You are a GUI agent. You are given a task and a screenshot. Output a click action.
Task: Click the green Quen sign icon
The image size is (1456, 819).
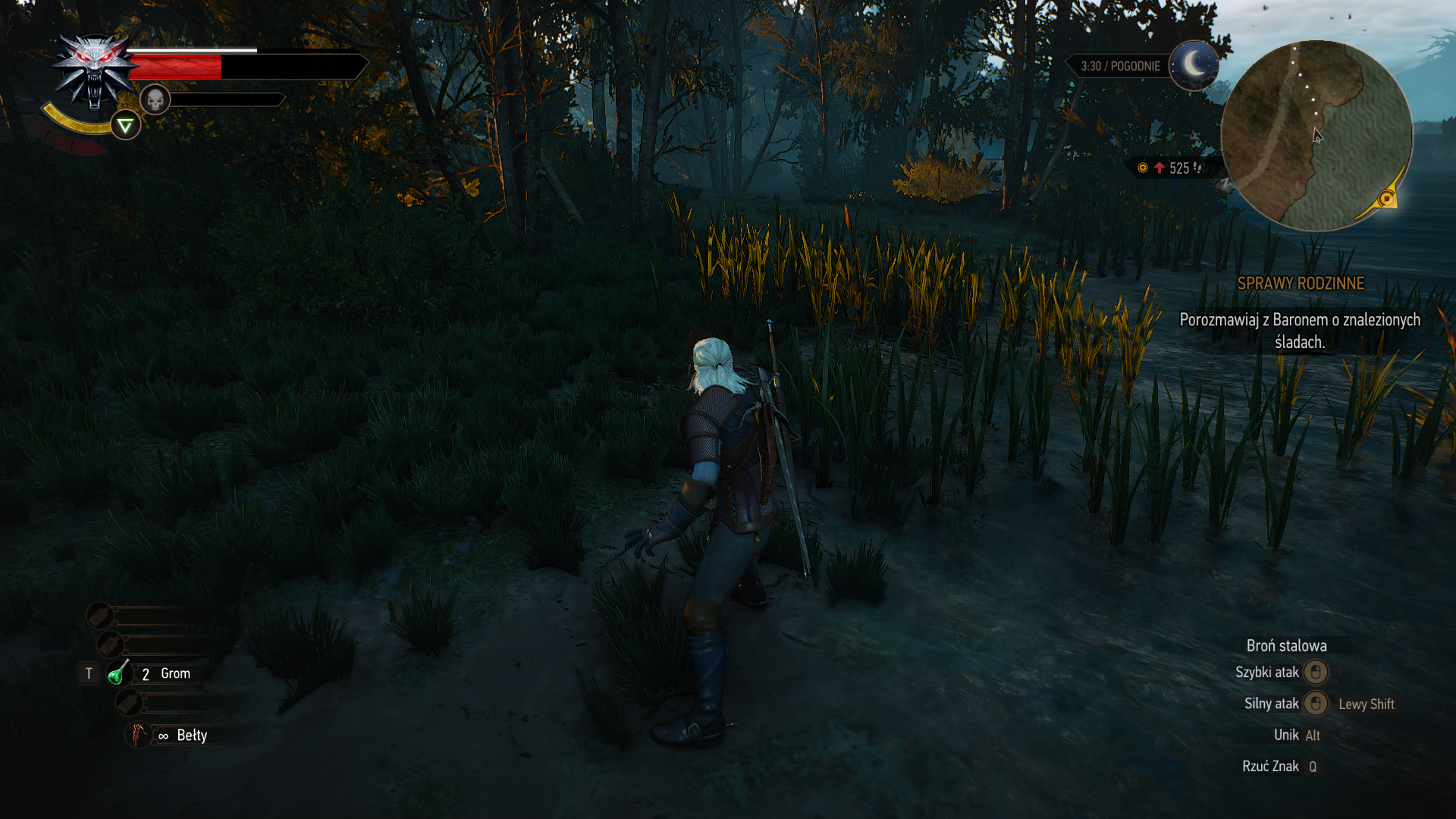click(x=125, y=126)
